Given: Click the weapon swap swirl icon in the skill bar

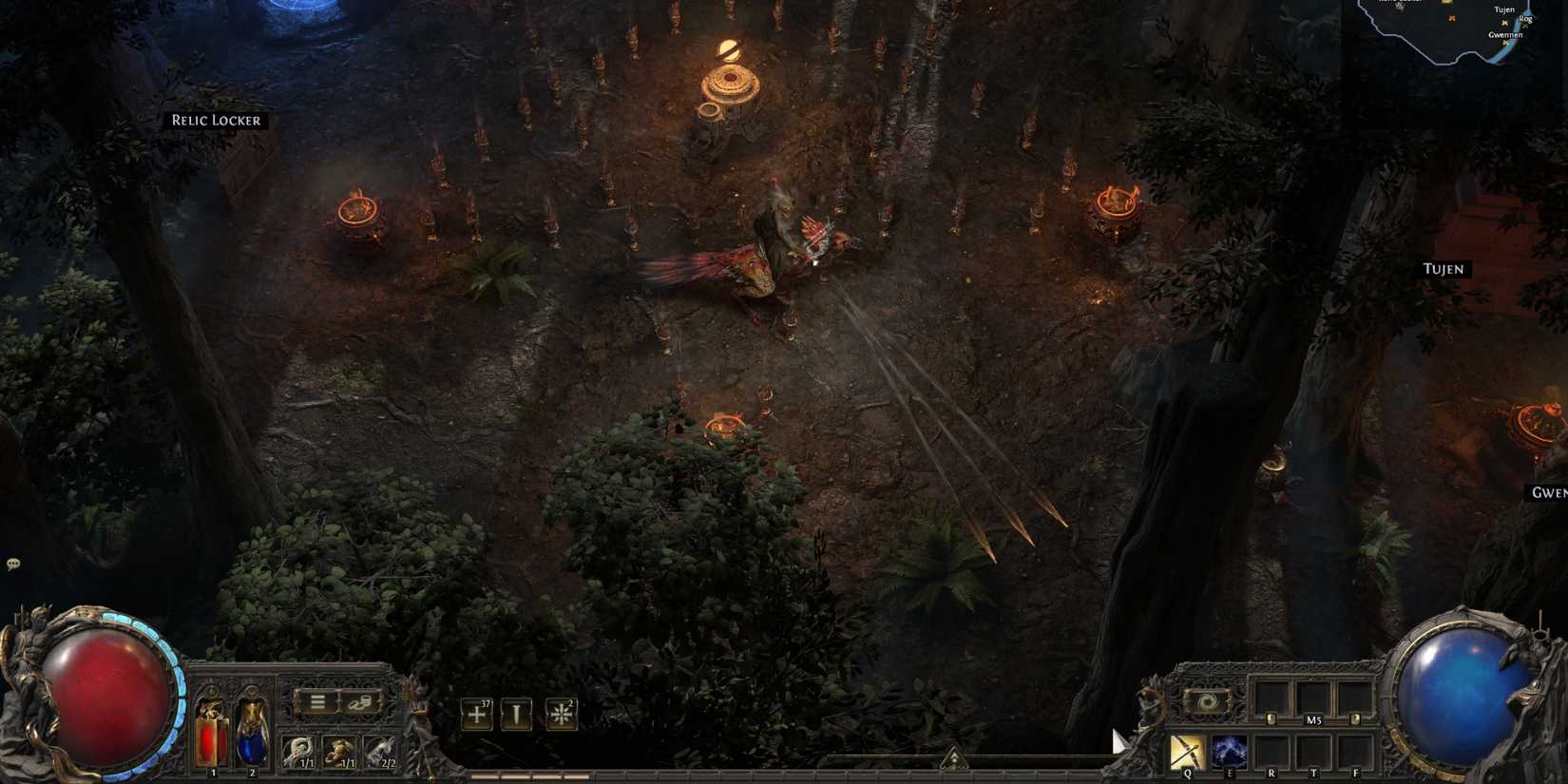Looking at the screenshot, I should click(1207, 701).
